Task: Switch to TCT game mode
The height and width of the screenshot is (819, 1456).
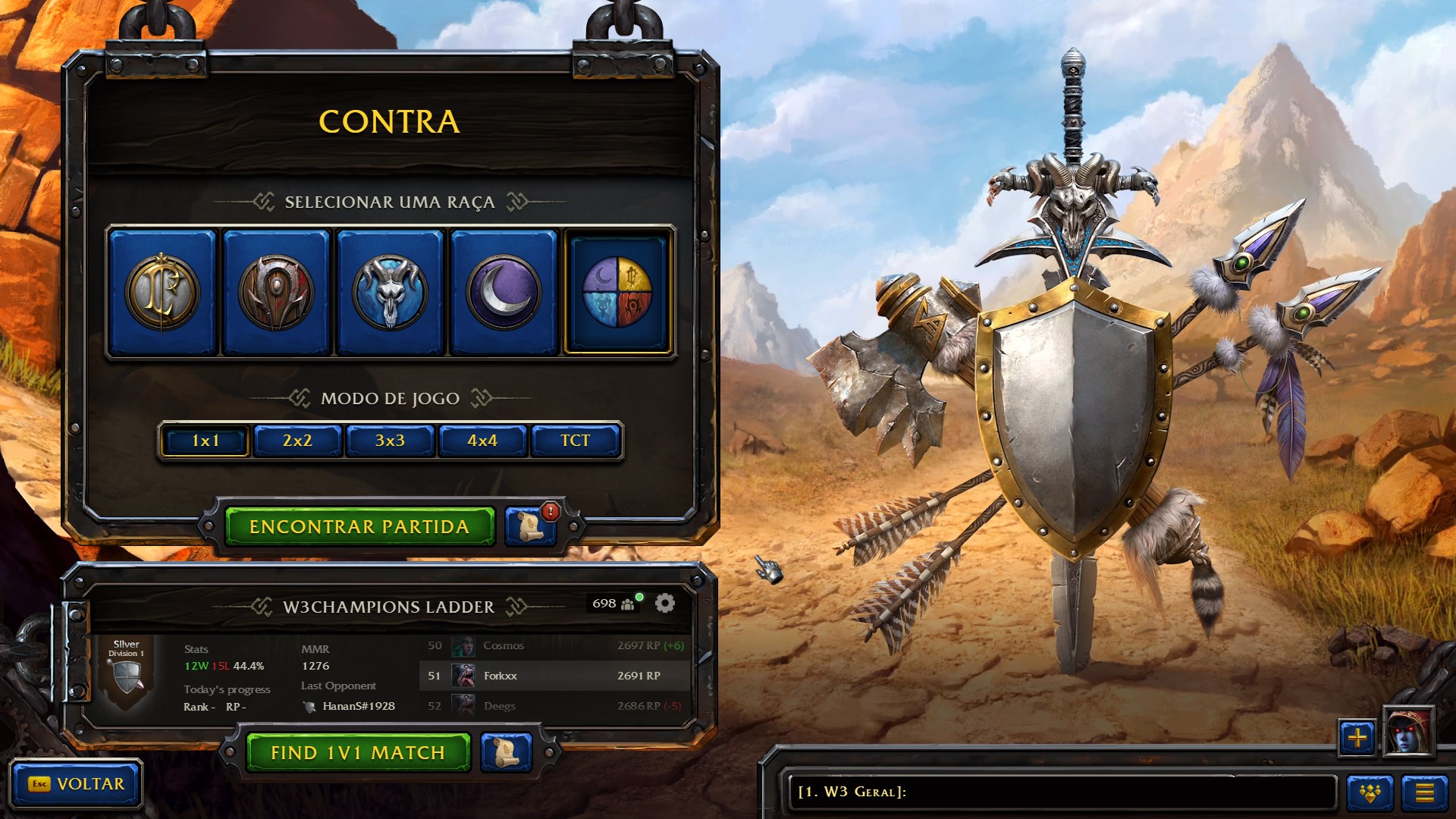Action: pos(575,440)
